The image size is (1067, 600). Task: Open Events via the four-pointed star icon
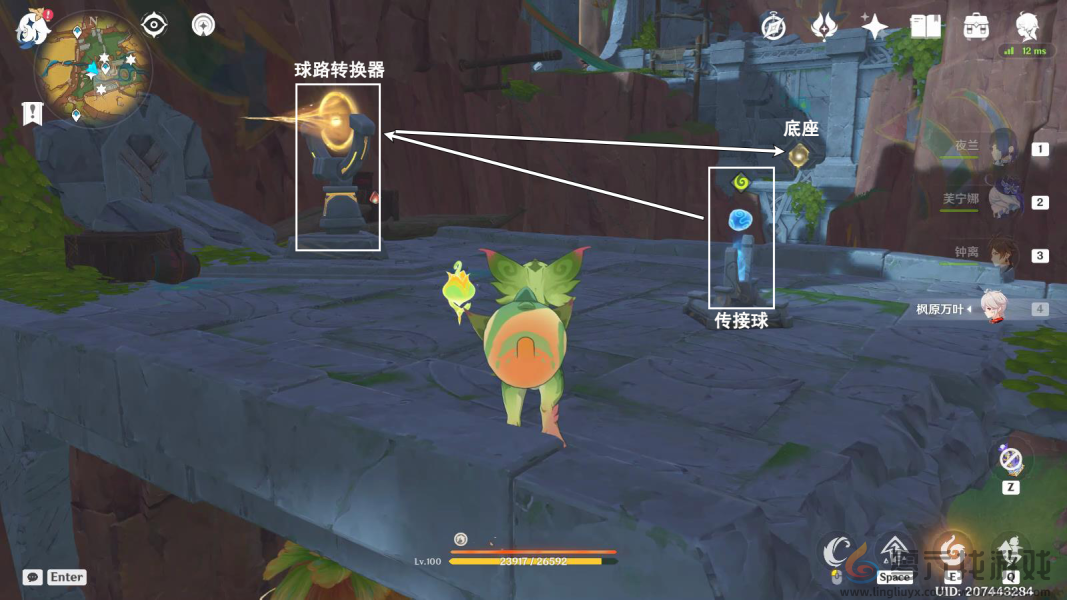click(874, 27)
